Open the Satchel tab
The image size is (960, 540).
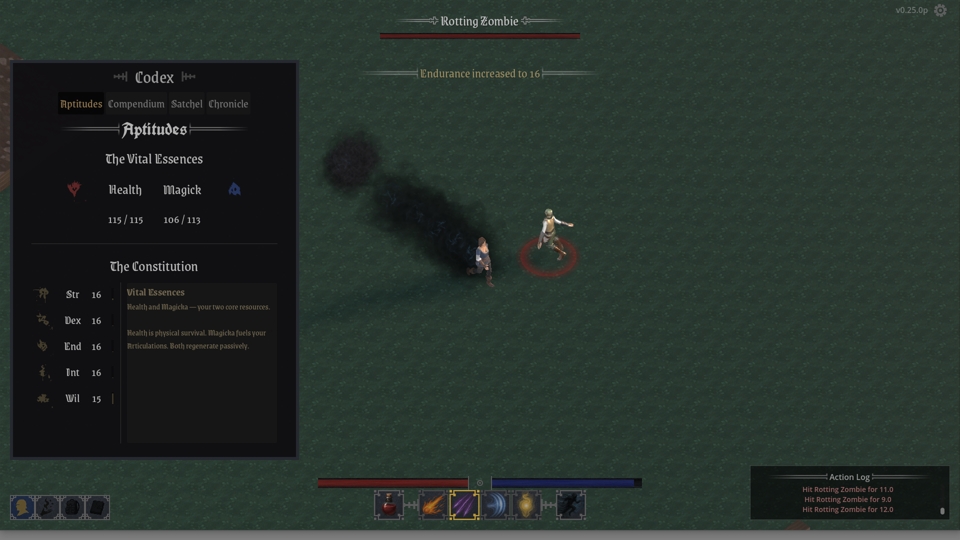tap(187, 104)
